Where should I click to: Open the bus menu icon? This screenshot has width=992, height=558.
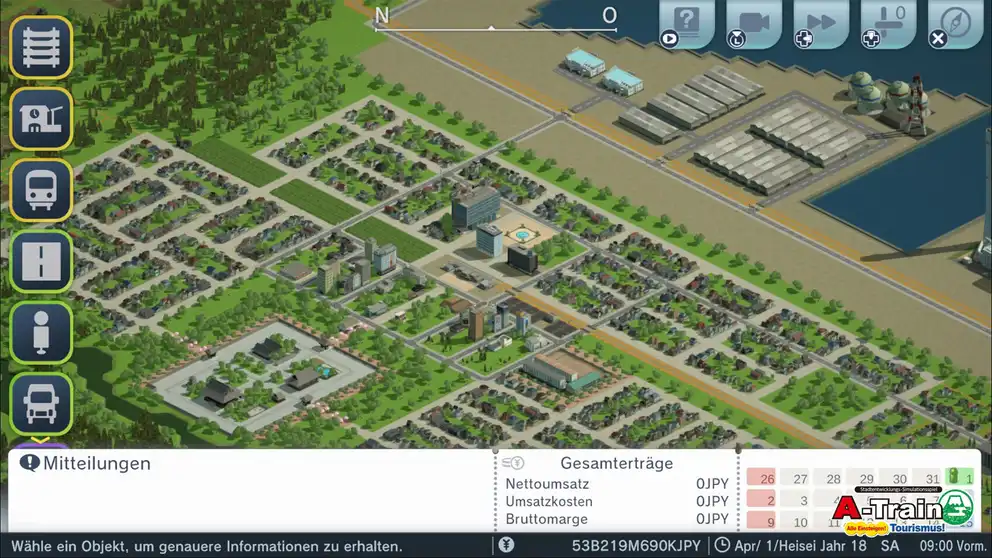41,190
